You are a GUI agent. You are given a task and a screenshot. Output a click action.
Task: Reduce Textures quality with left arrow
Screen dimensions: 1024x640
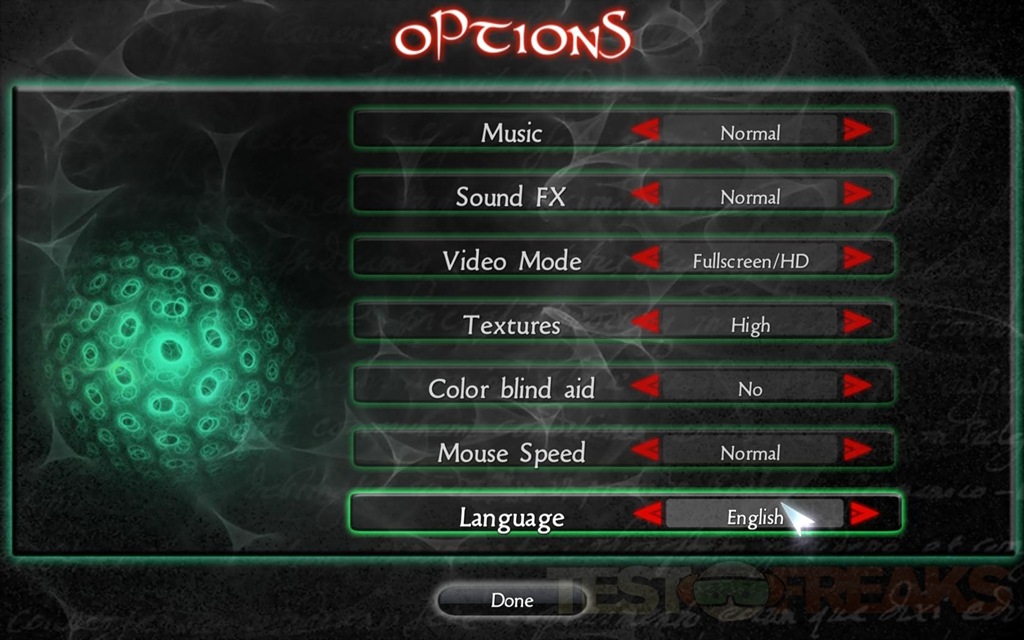646,323
